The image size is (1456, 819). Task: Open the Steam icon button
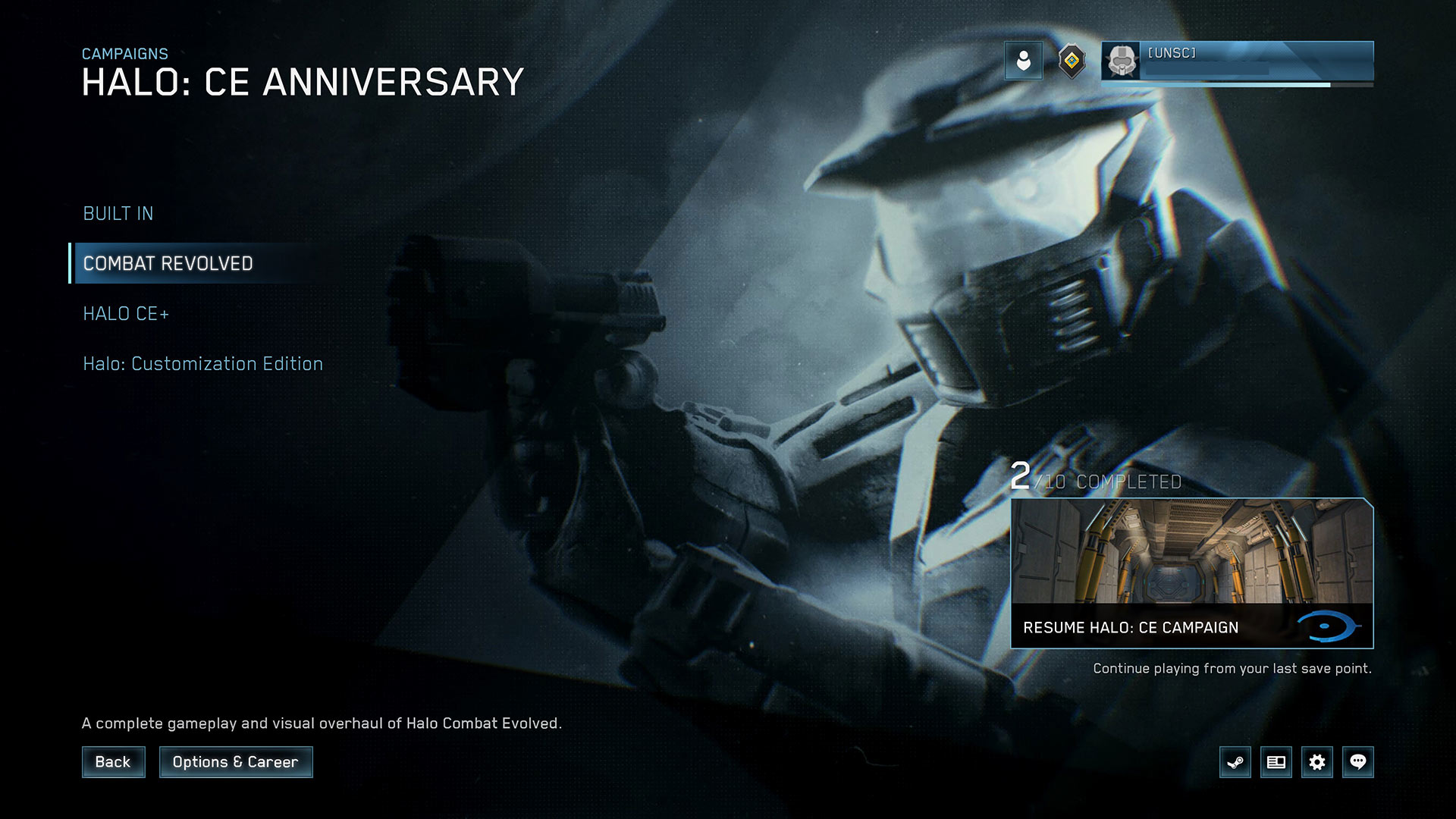(1235, 762)
